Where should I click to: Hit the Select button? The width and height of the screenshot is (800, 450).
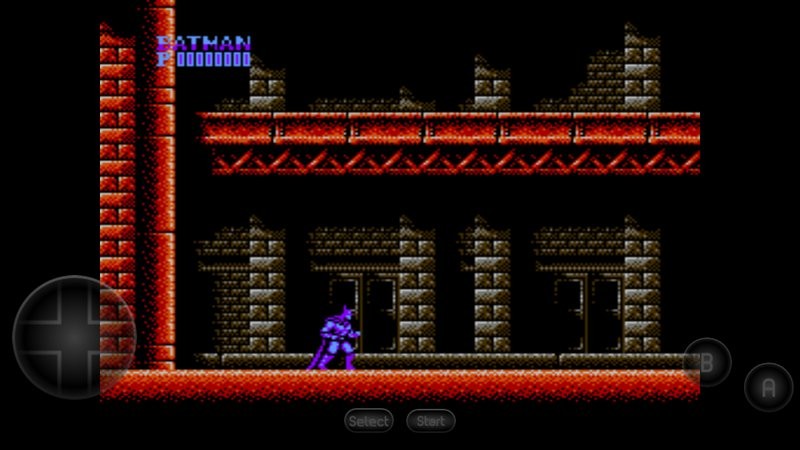tap(369, 421)
